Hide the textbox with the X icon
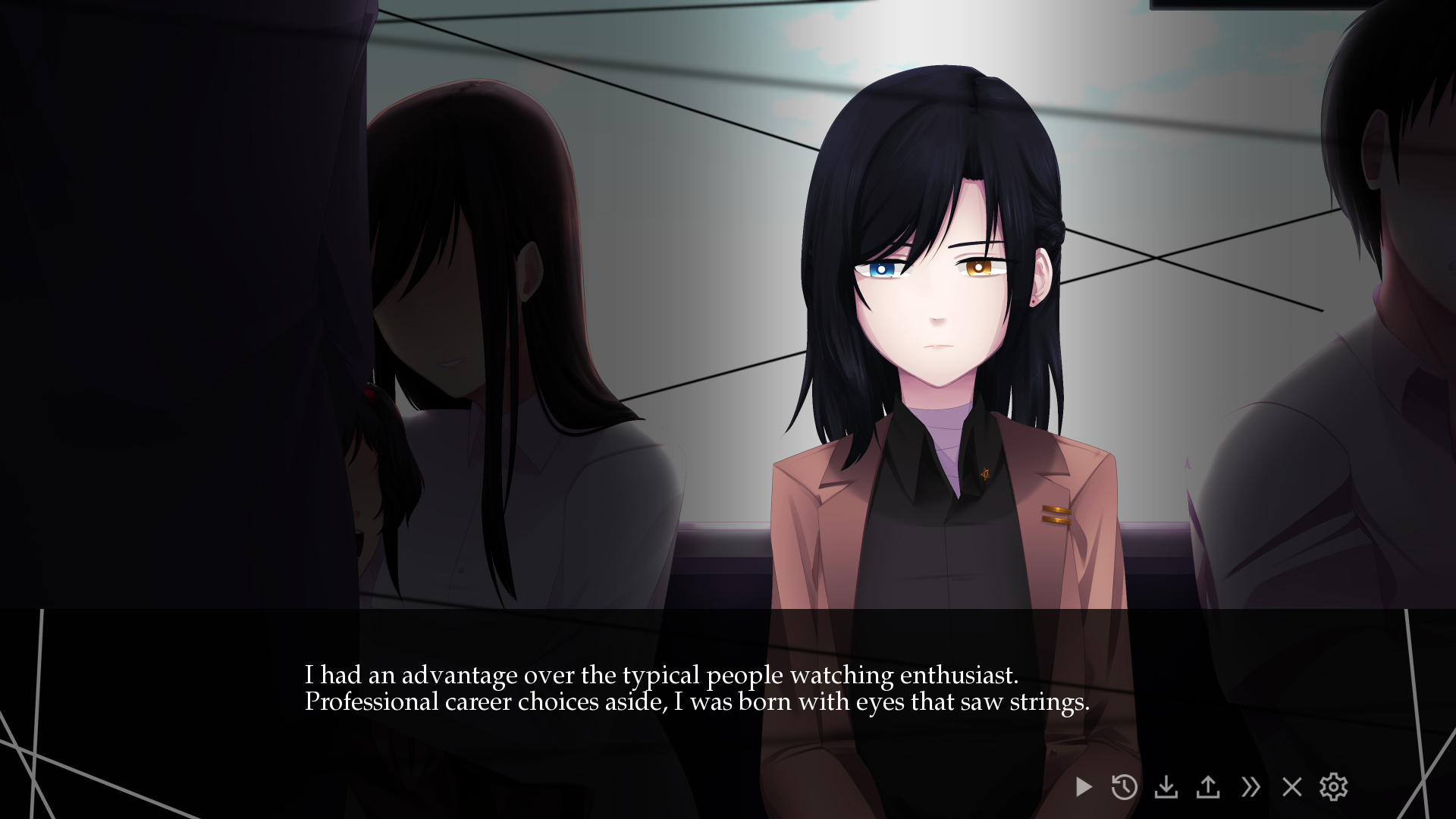 (x=1293, y=787)
